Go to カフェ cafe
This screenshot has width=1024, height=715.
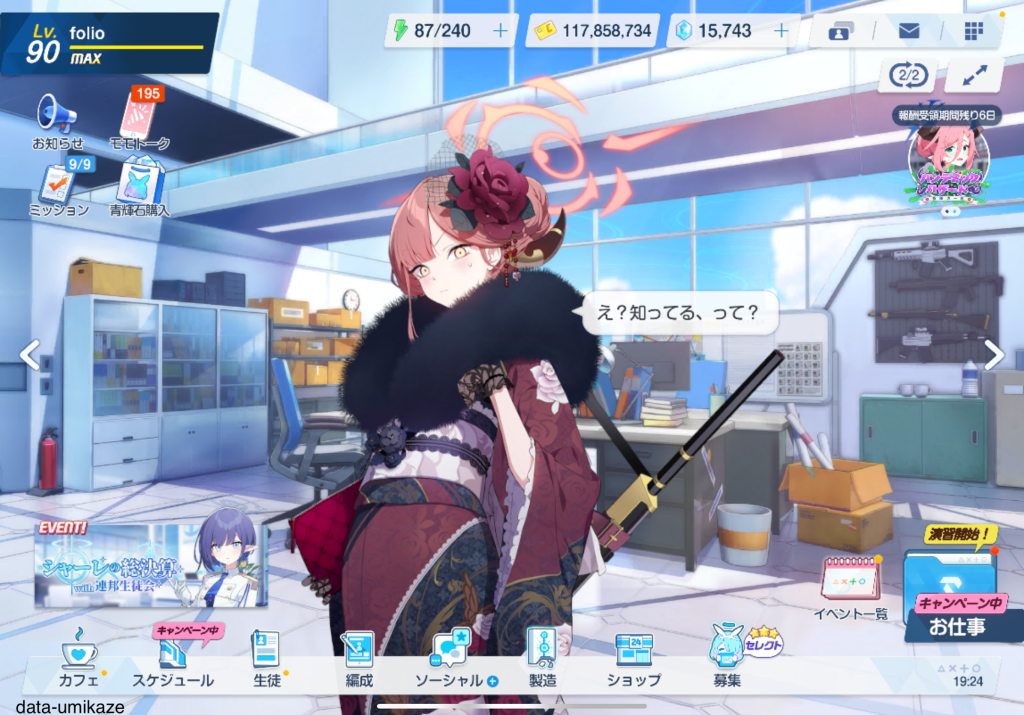point(79,659)
